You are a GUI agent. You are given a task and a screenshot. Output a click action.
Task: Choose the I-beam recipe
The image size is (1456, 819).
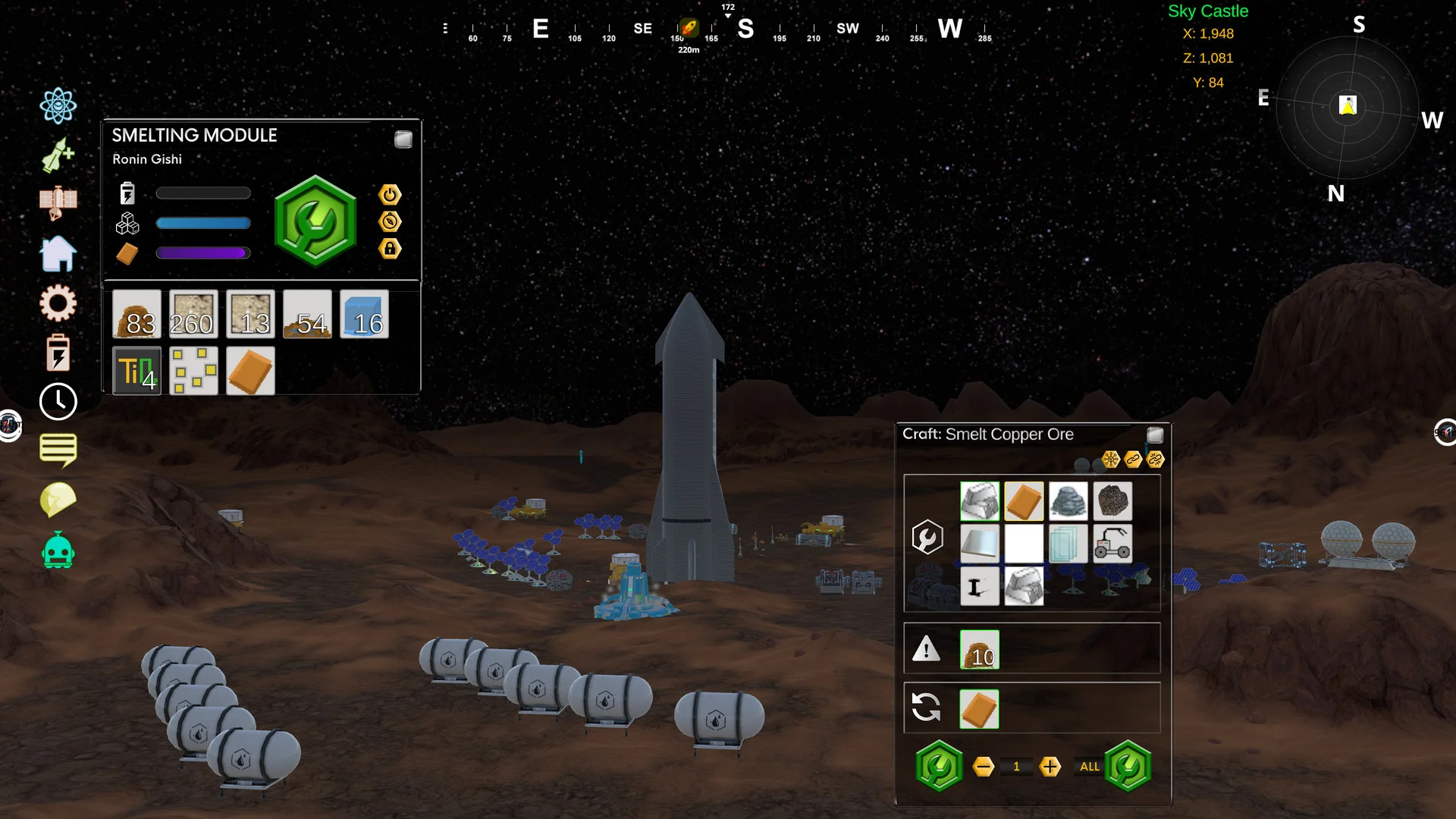(x=979, y=587)
